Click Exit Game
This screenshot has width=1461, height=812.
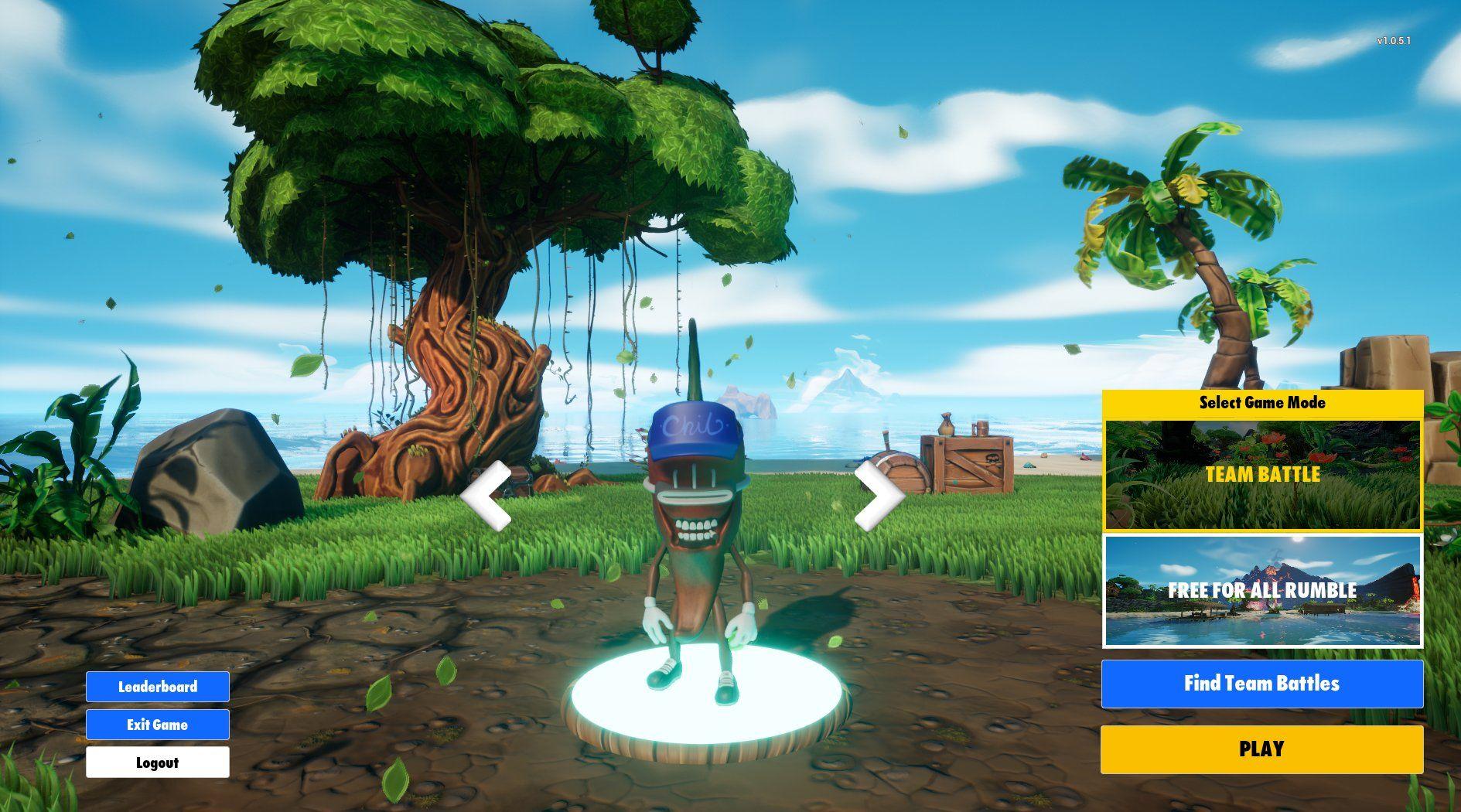(x=157, y=725)
